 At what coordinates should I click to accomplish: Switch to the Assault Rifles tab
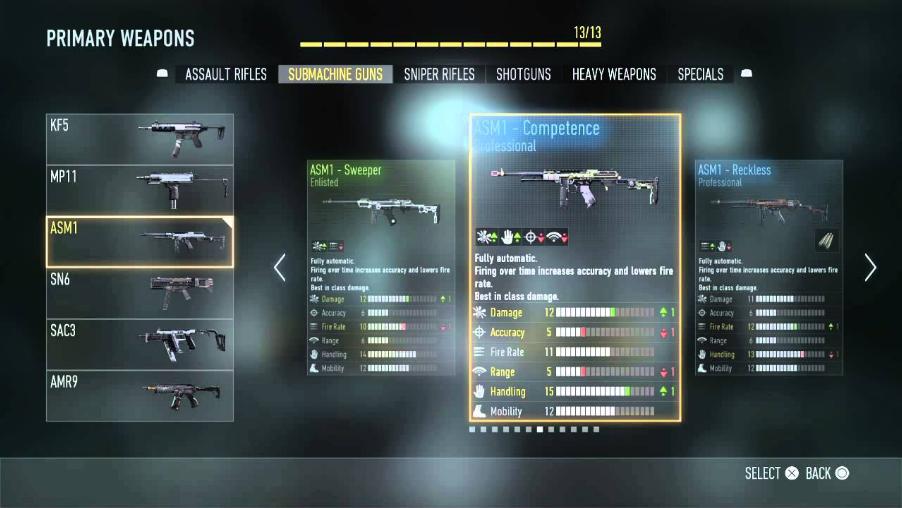[x=226, y=74]
